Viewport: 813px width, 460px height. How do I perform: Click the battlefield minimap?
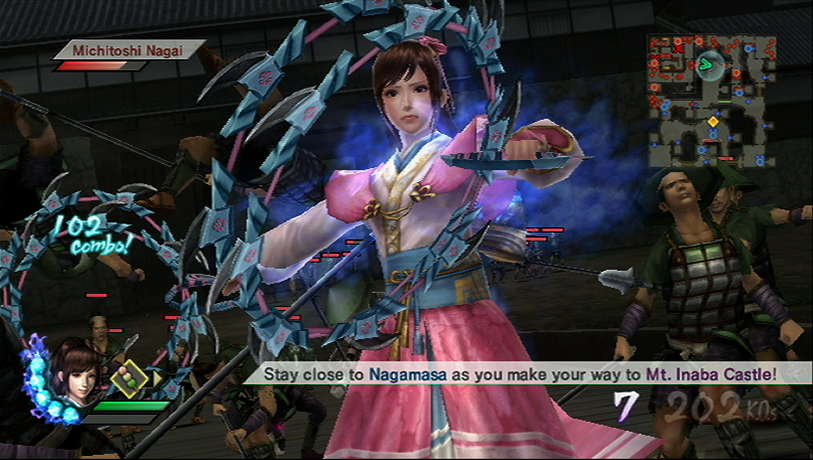click(707, 100)
